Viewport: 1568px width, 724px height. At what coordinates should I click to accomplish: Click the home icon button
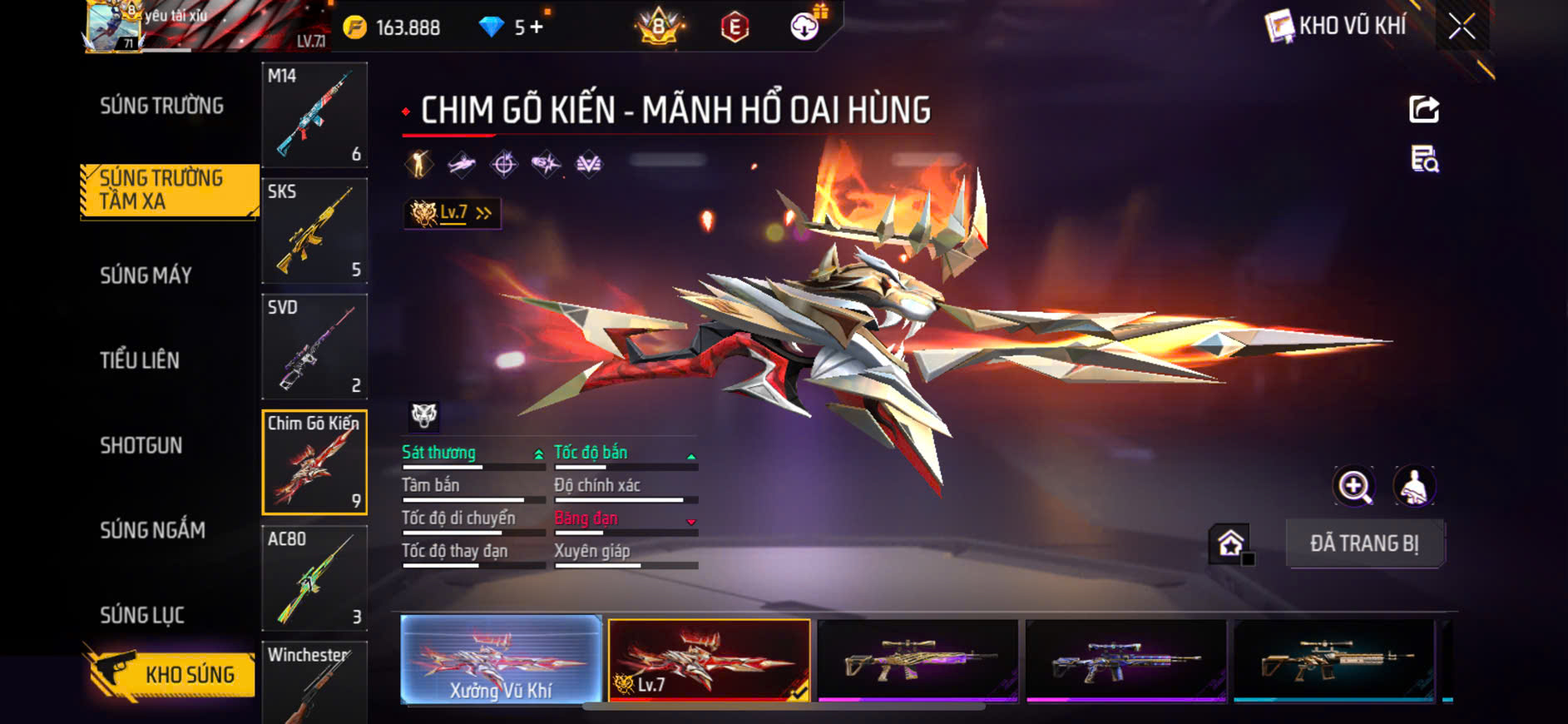click(1230, 543)
